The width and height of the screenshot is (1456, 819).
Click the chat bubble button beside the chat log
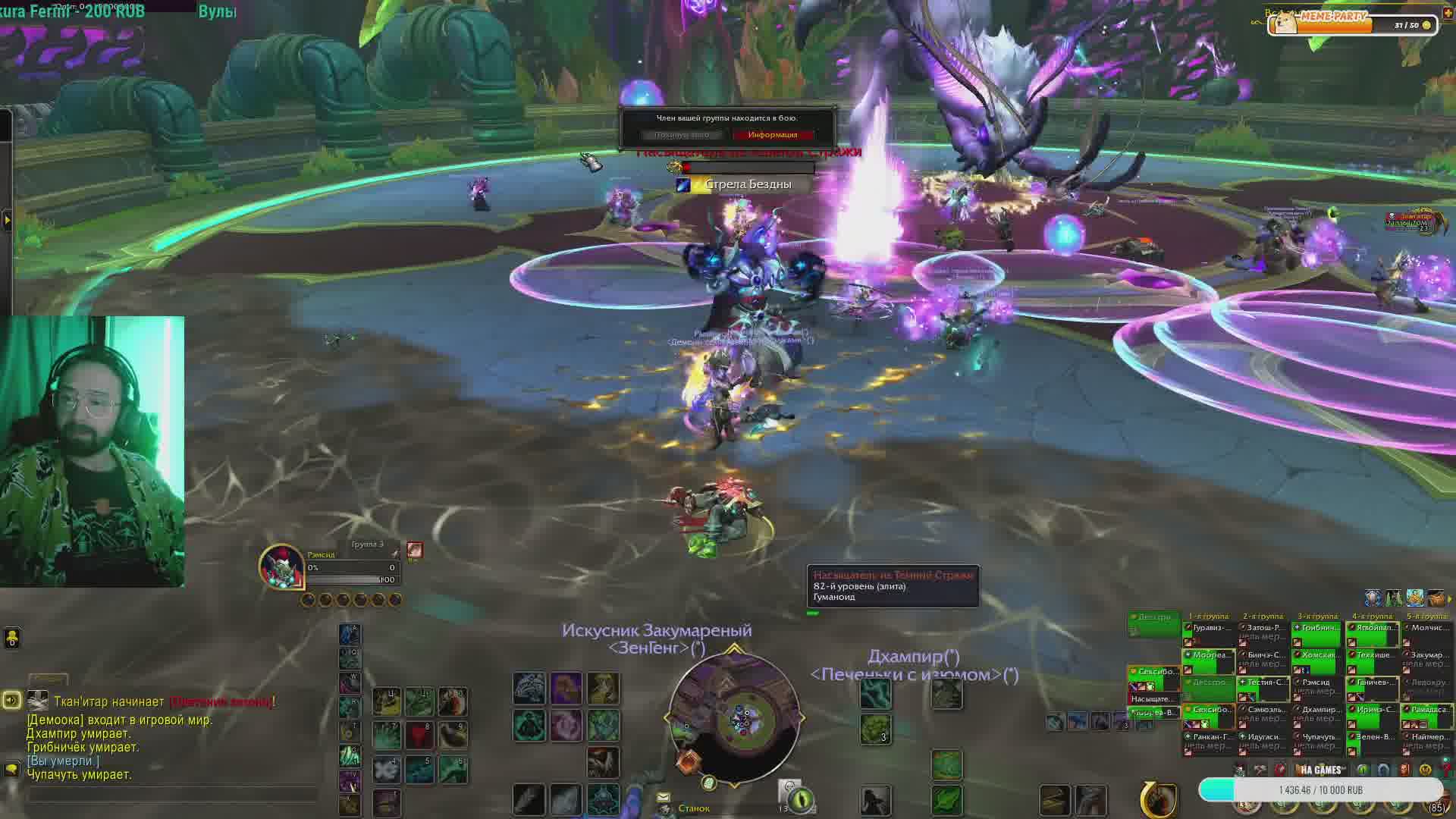coord(11,768)
